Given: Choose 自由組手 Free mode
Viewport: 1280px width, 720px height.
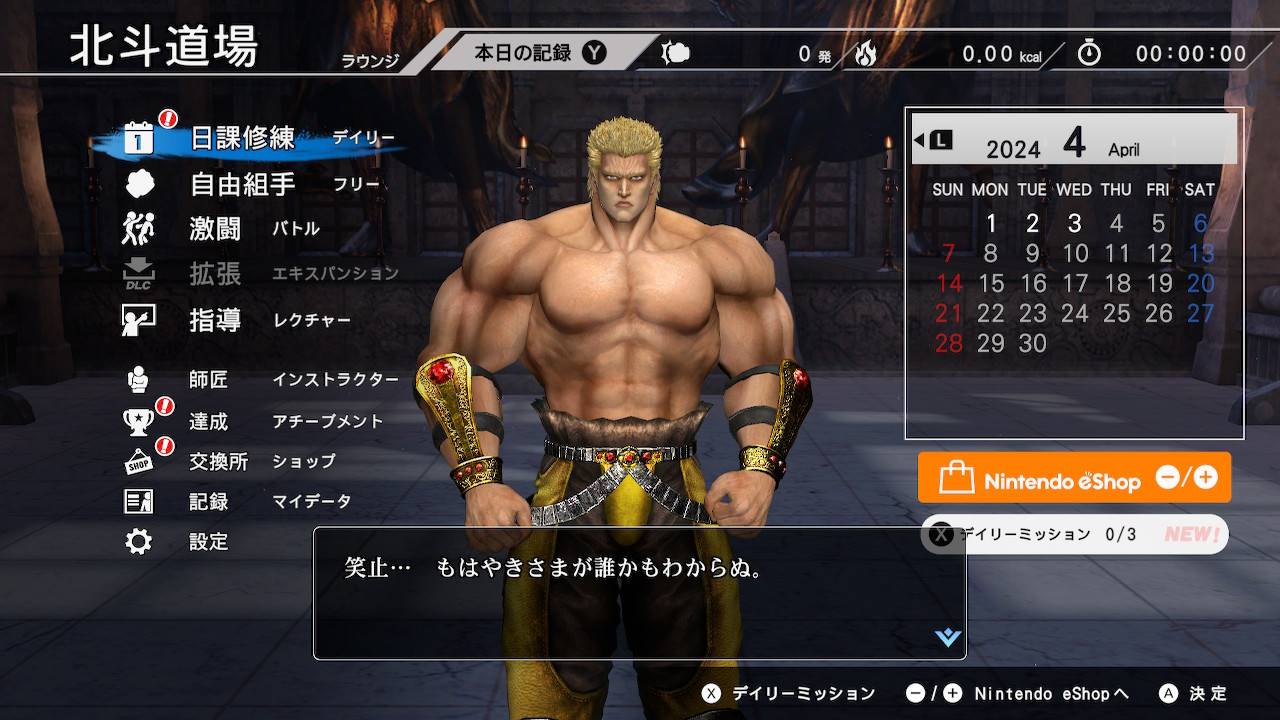Looking at the screenshot, I should pos(243,184).
